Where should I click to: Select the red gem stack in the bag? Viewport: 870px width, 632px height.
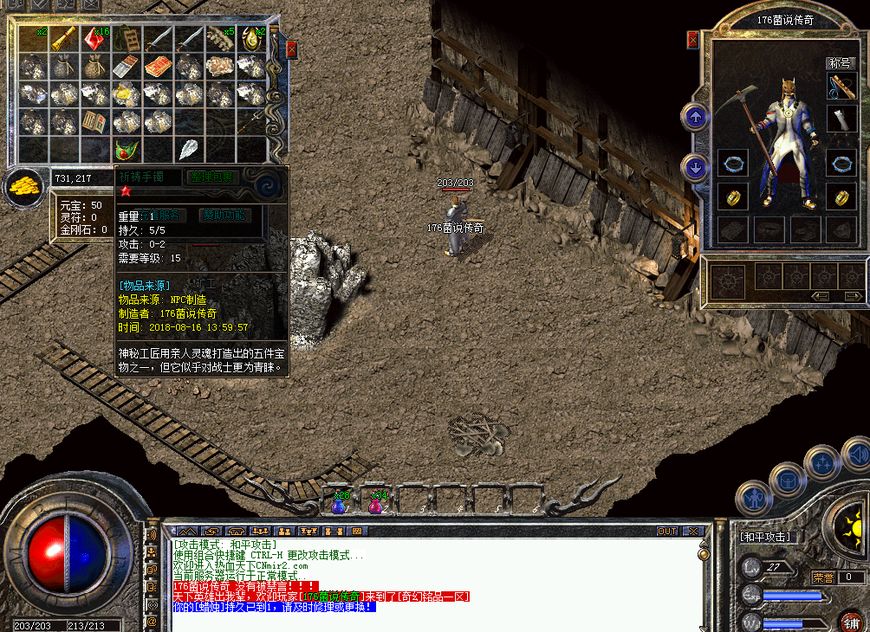[96, 39]
